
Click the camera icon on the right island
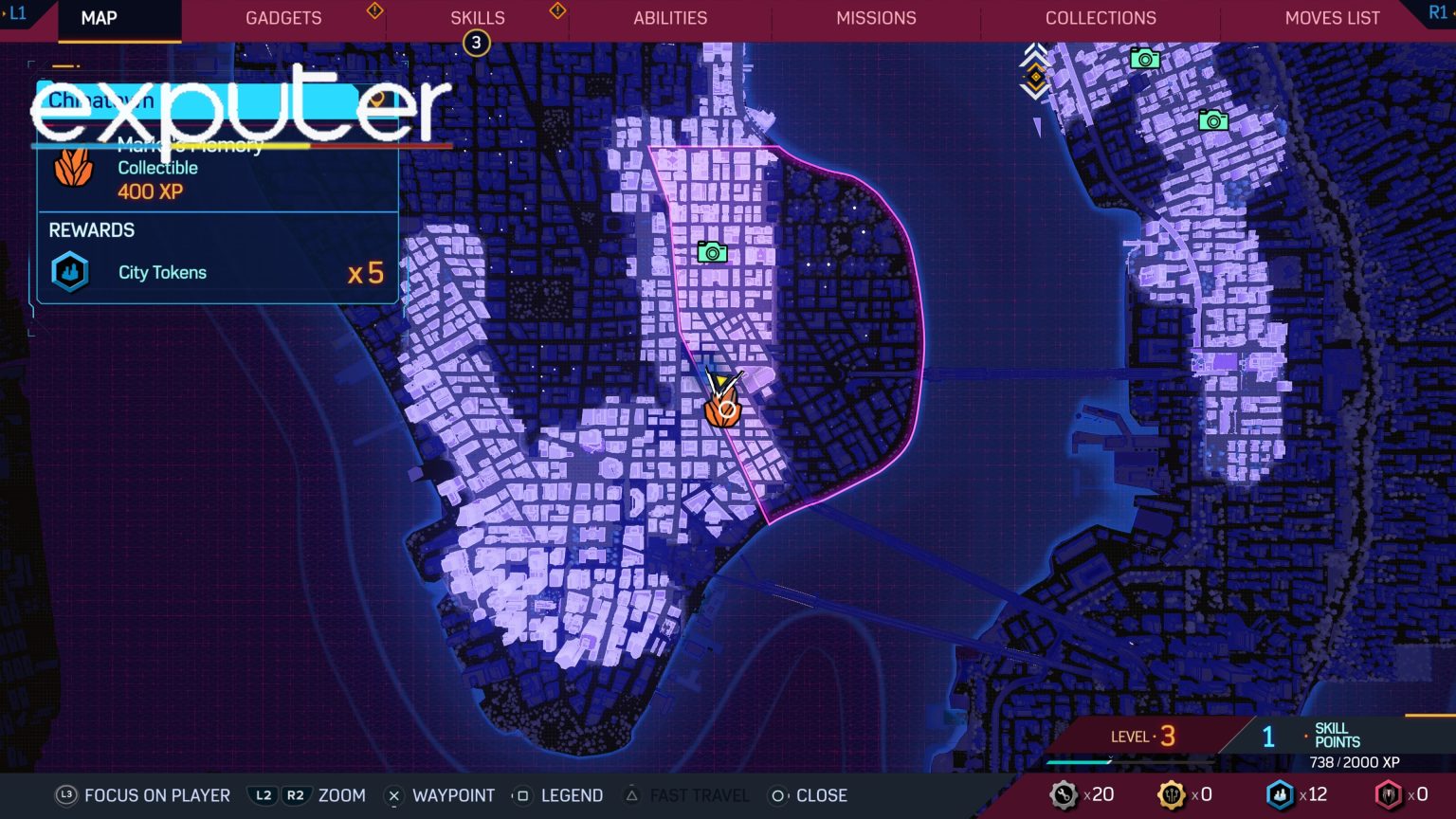(1212, 120)
